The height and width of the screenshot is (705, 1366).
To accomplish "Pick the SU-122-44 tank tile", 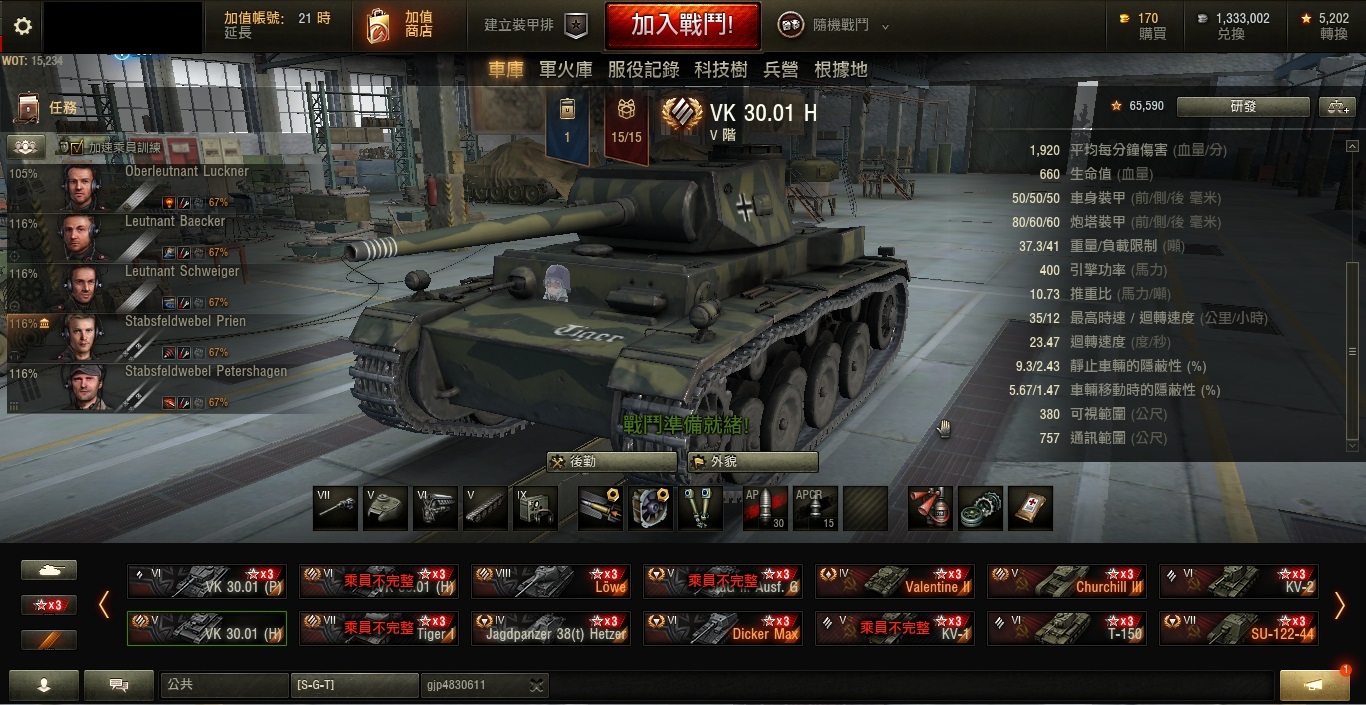I will (x=1239, y=628).
